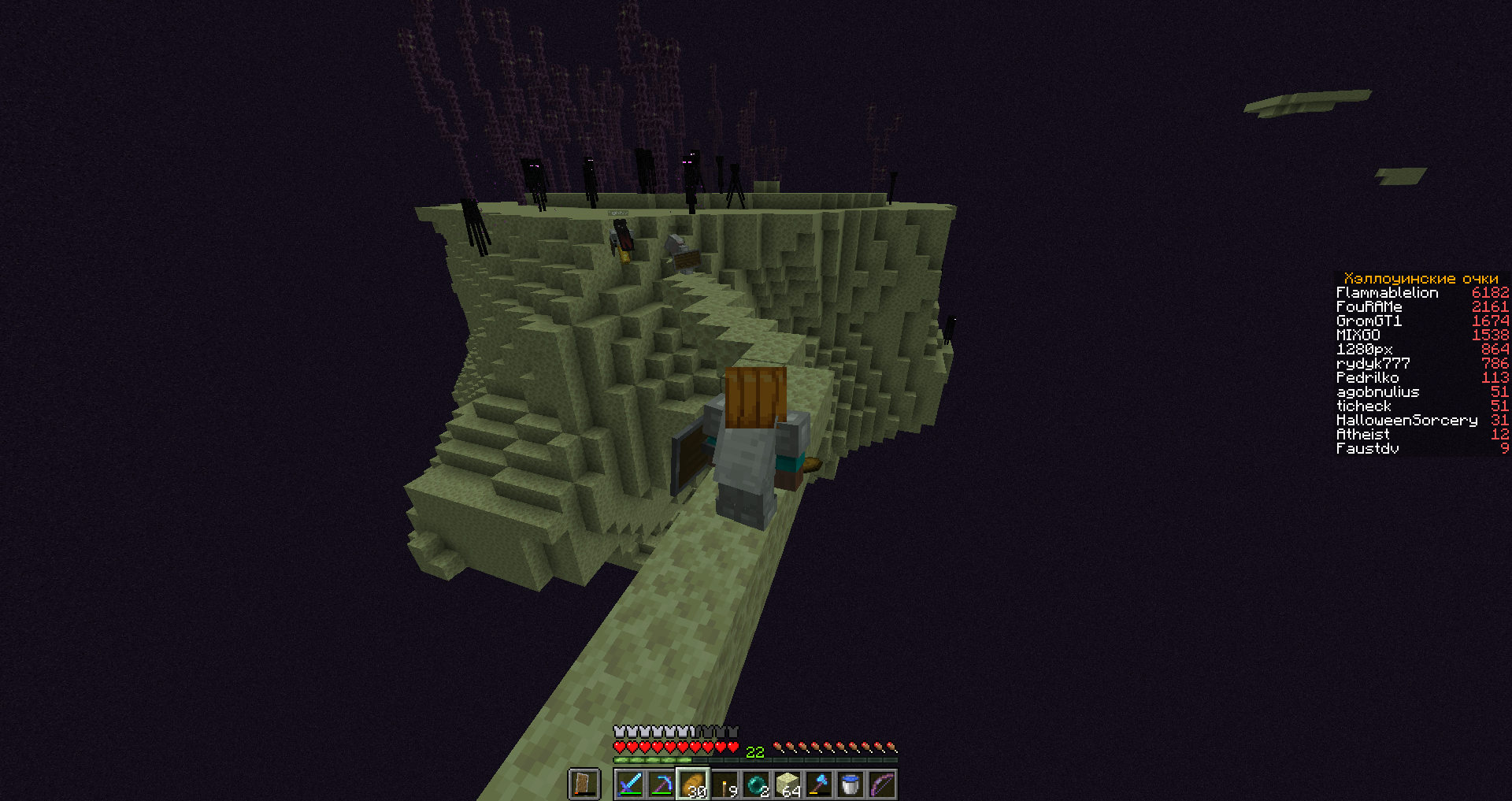Select the ender pearl slot
Viewport: 1512px width, 801px height.
(756, 784)
